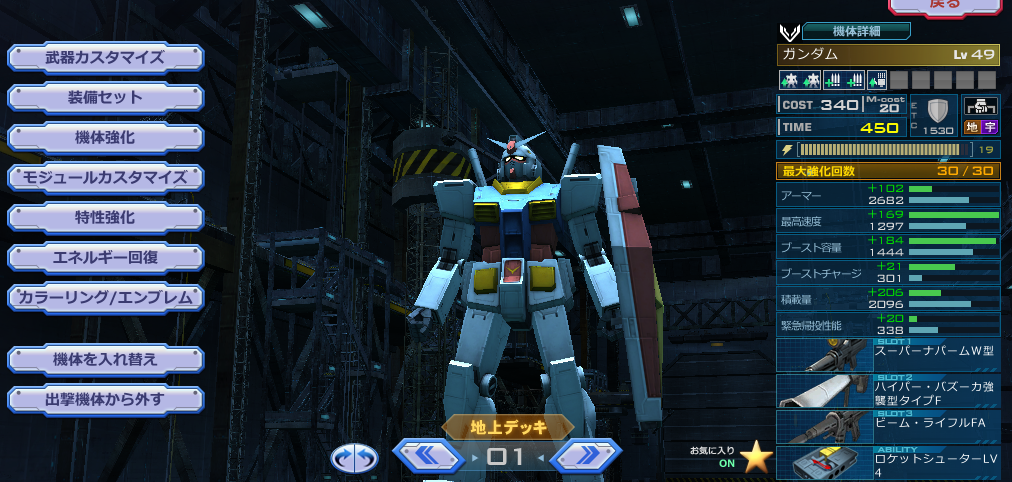
Task: Go to previous deck with left arrows
Action: pos(429,456)
